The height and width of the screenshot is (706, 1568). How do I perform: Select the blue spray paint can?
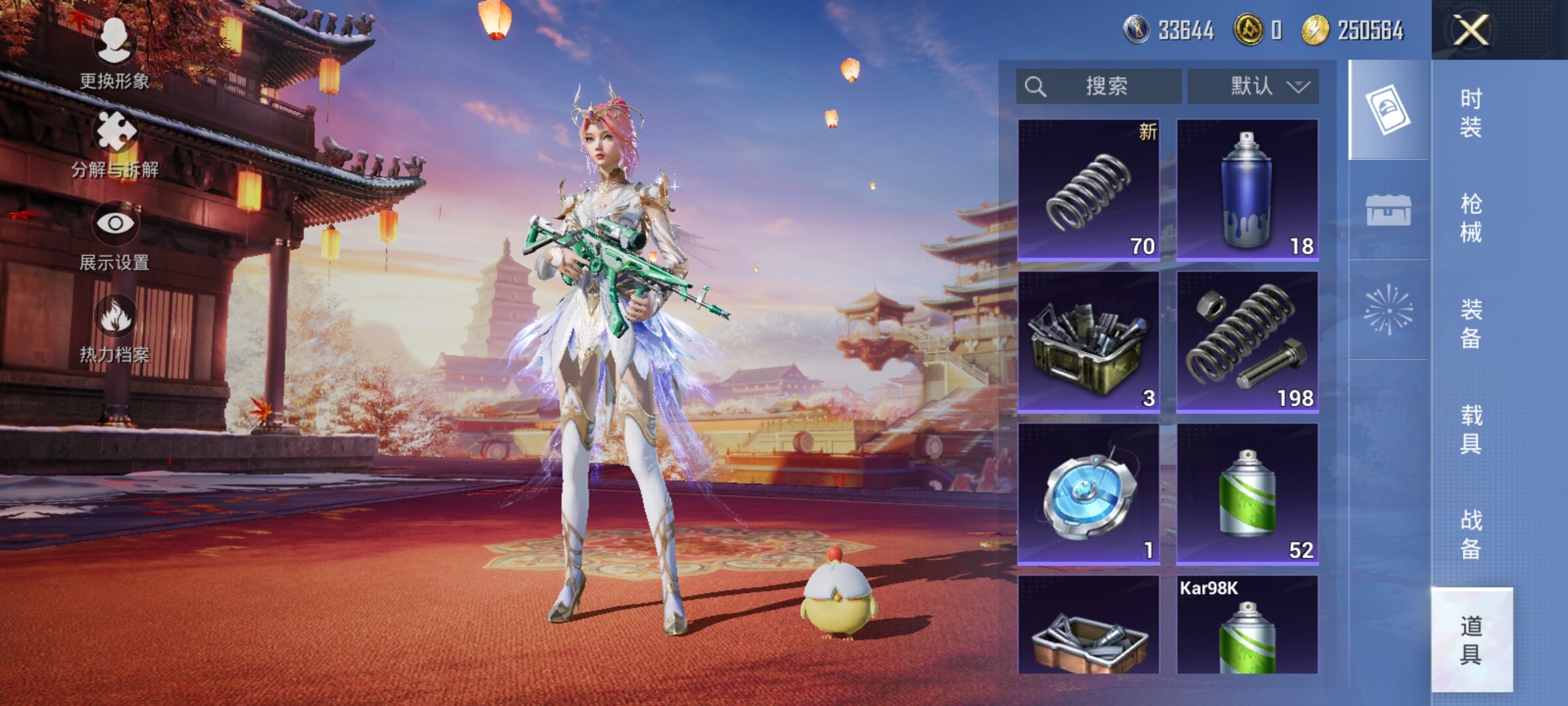[1247, 190]
